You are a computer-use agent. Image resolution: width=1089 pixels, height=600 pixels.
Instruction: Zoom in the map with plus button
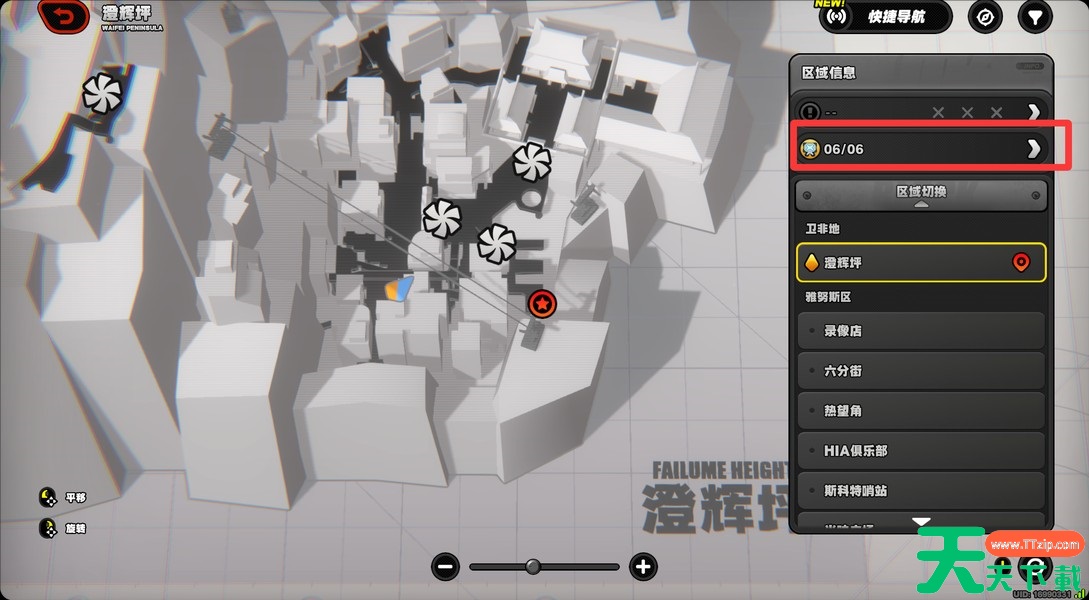pos(643,567)
